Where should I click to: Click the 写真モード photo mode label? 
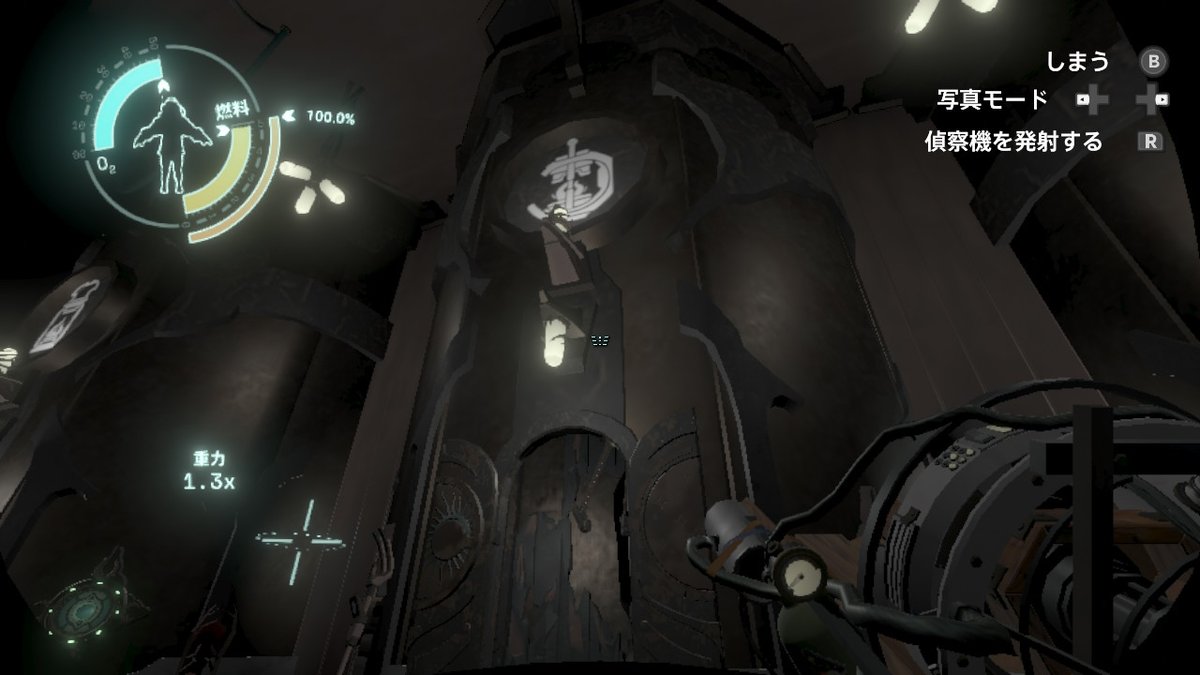(993, 100)
